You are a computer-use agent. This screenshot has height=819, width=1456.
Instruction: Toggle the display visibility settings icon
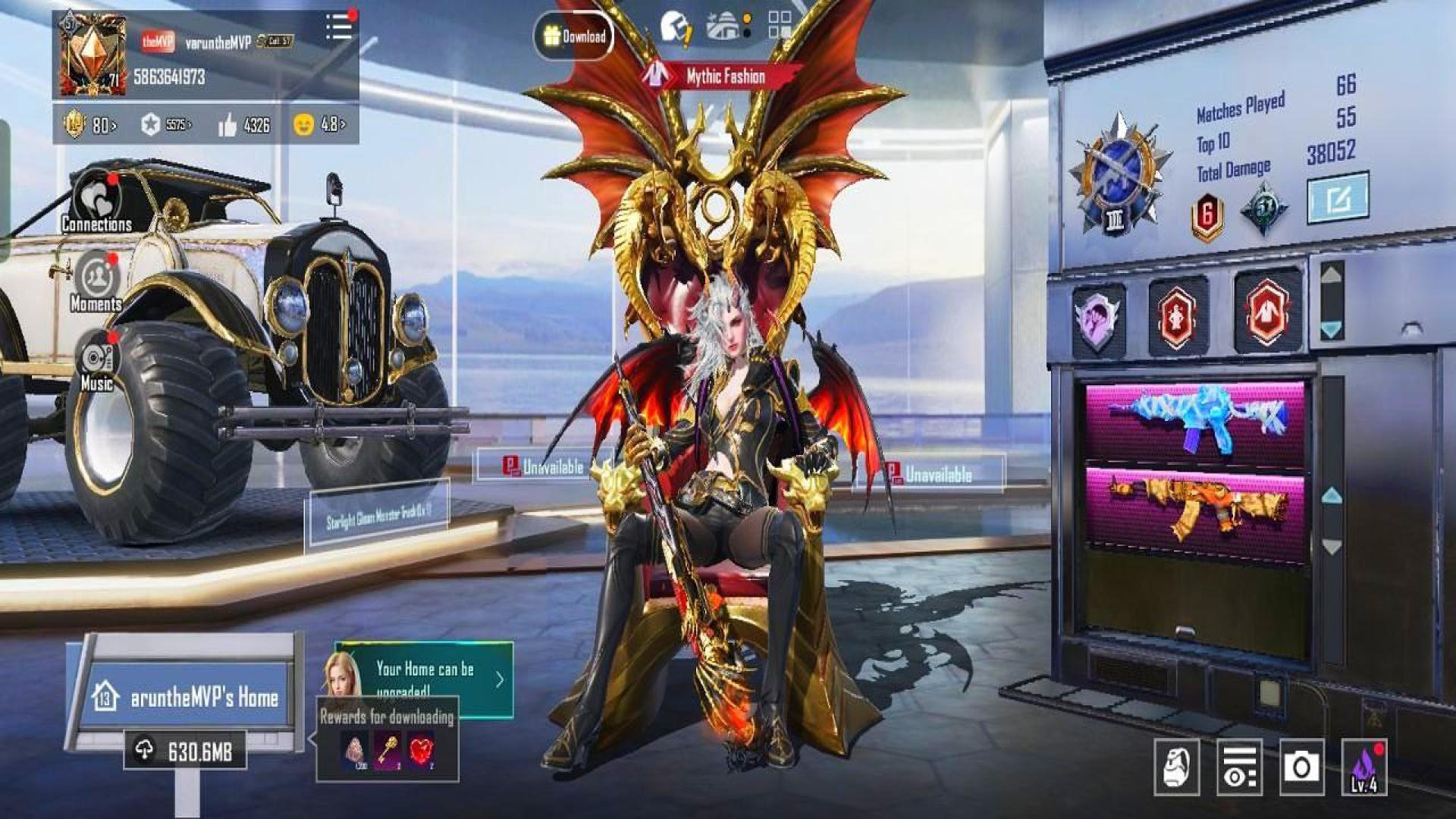tap(1239, 767)
